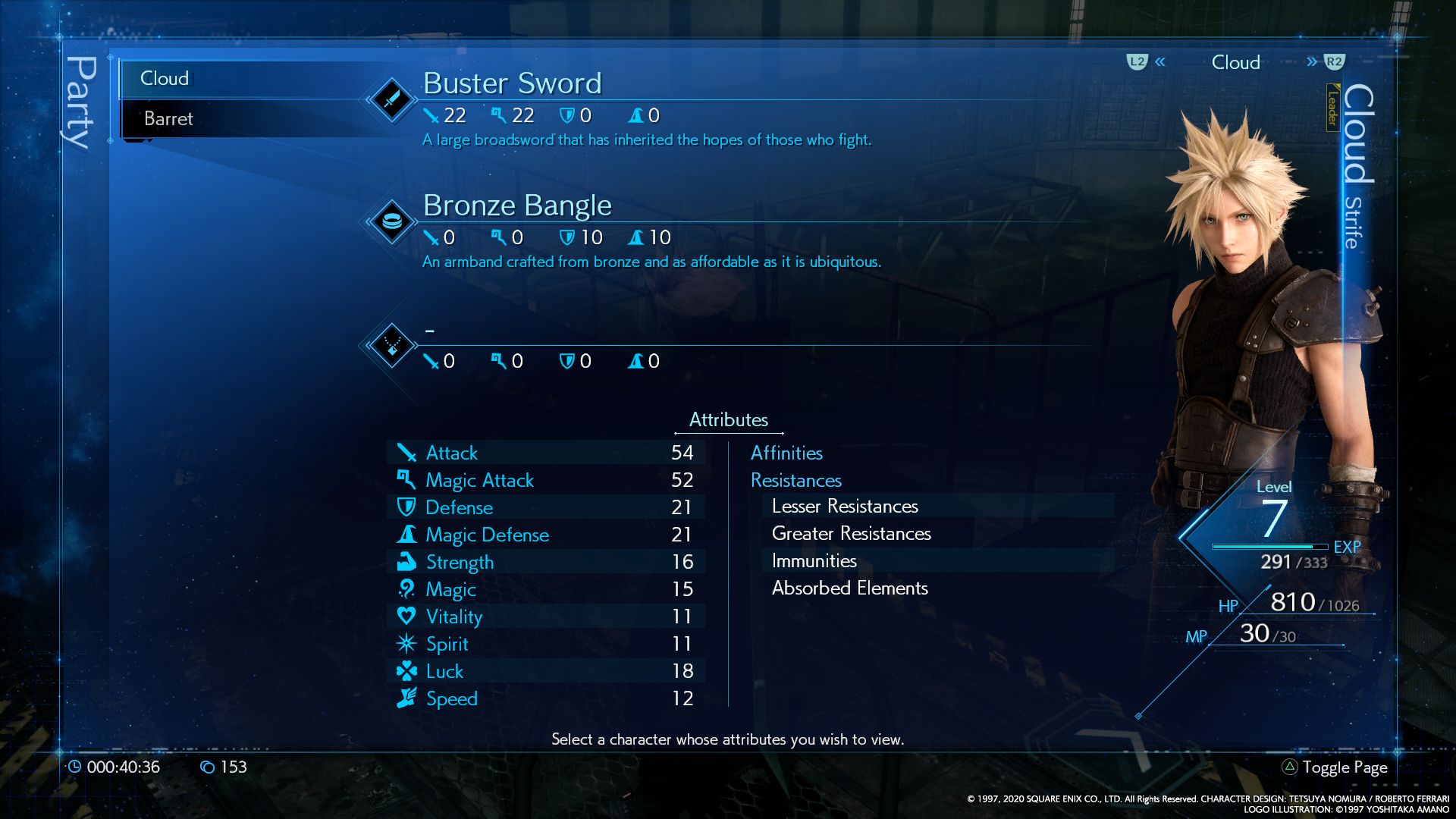Choose the Magic Defense attribute row

[x=546, y=535]
